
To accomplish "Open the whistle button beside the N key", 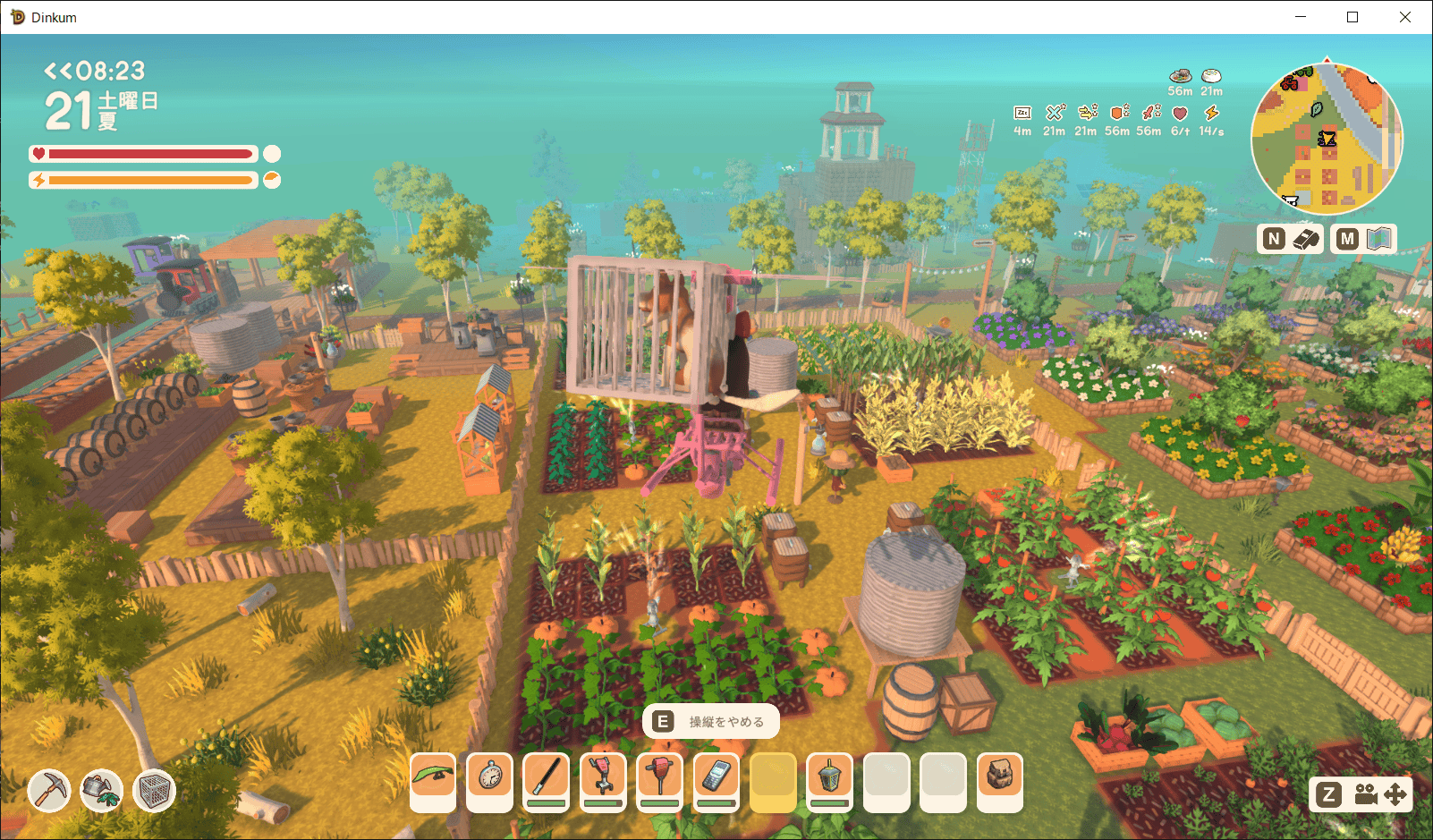I will coord(1307,239).
